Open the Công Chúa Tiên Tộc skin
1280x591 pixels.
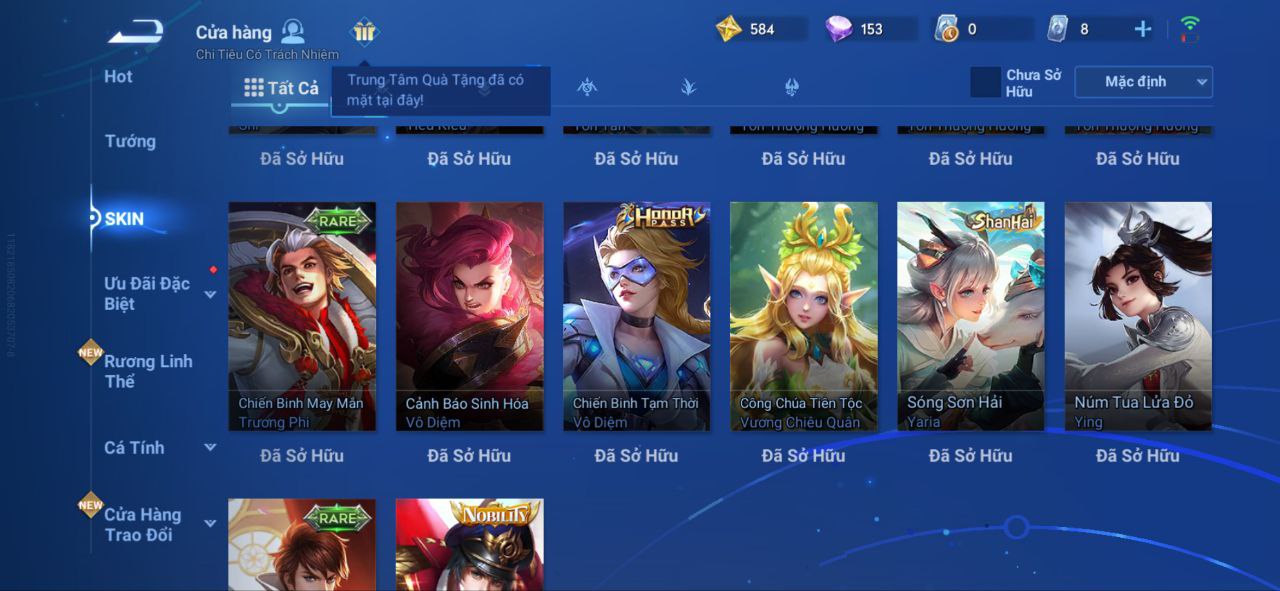tap(803, 316)
